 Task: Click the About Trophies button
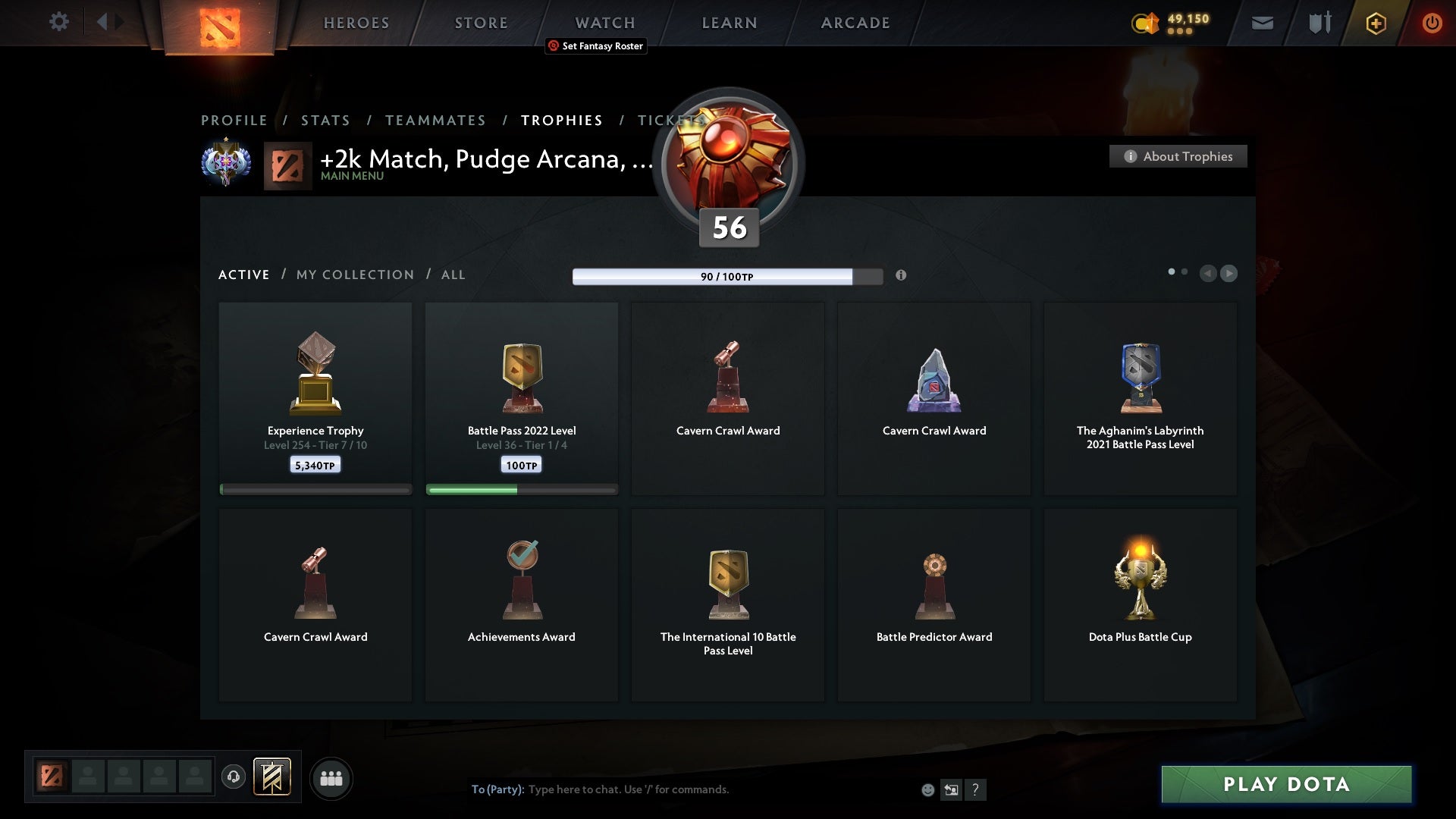[x=1178, y=156]
